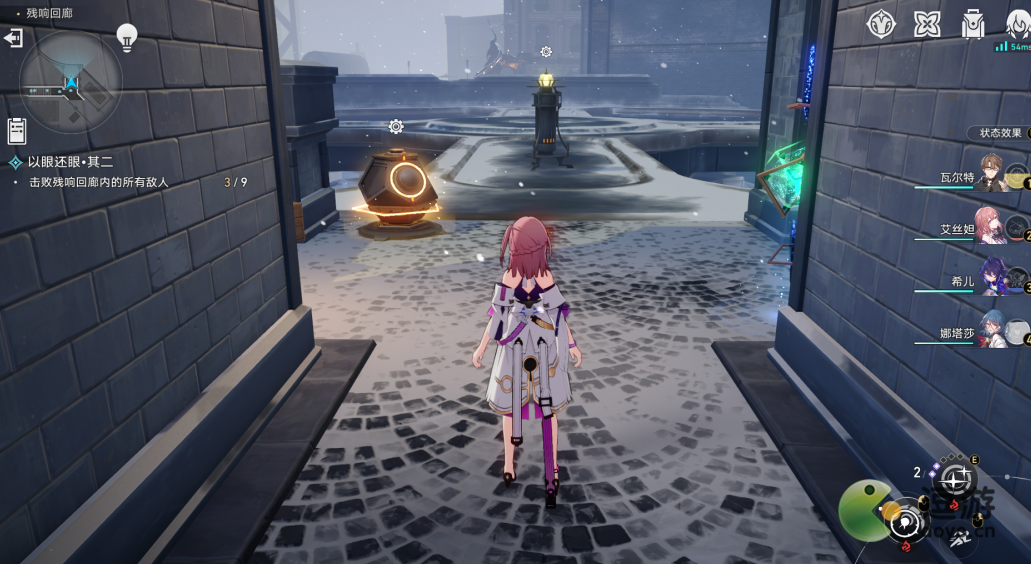Trigger the basic attack icon

point(909,522)
